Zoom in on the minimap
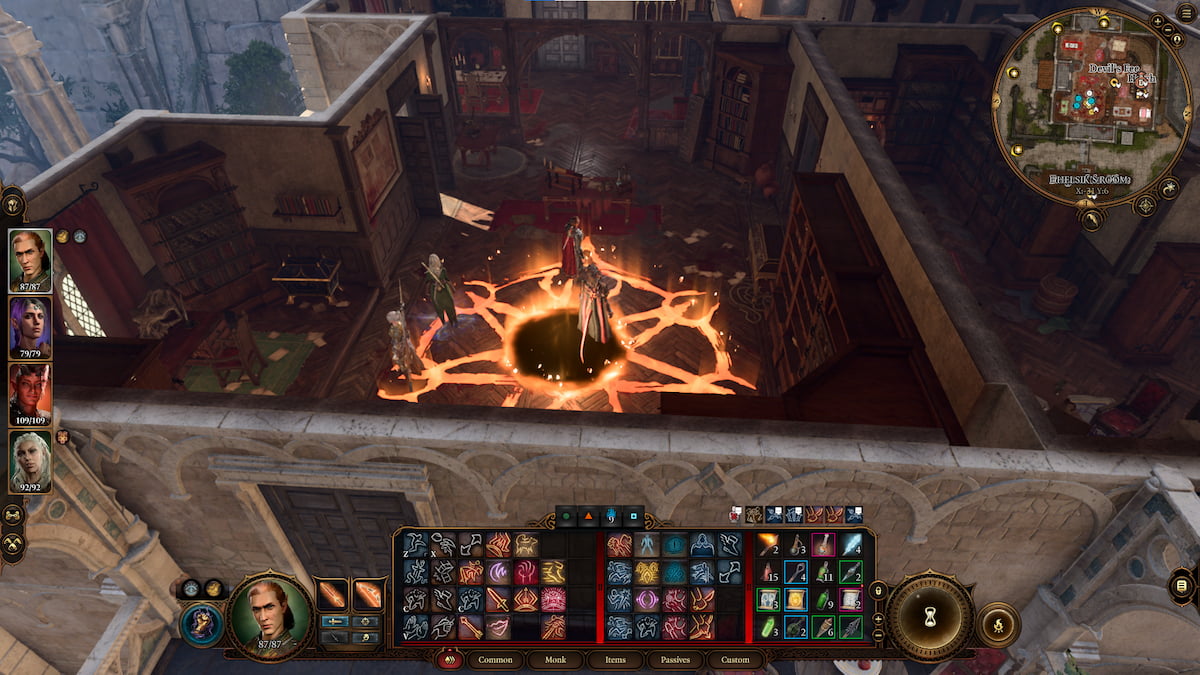This screenshot has width=1200, height=675. [x=1158, y=21]
